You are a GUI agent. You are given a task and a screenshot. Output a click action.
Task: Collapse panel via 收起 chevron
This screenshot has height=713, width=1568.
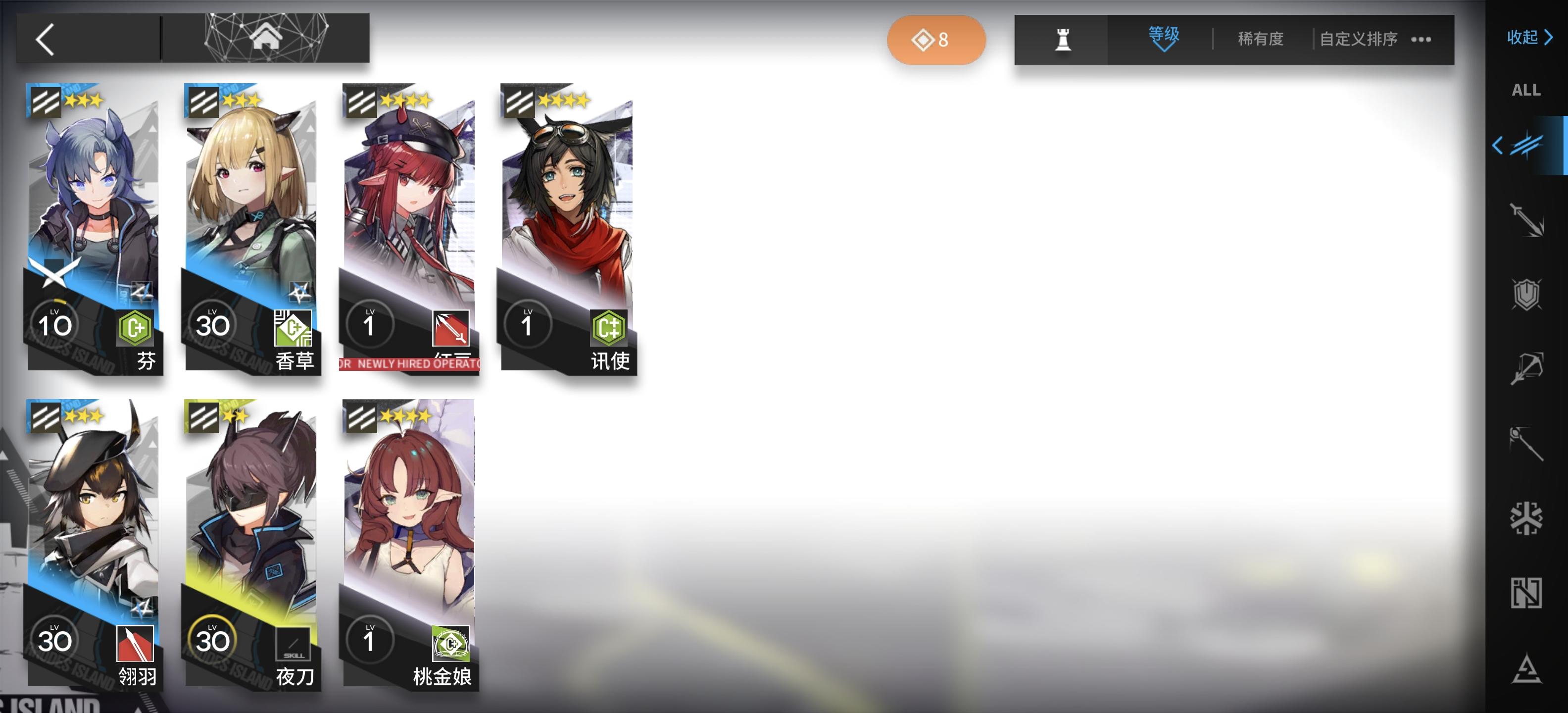pos(1528,38)
